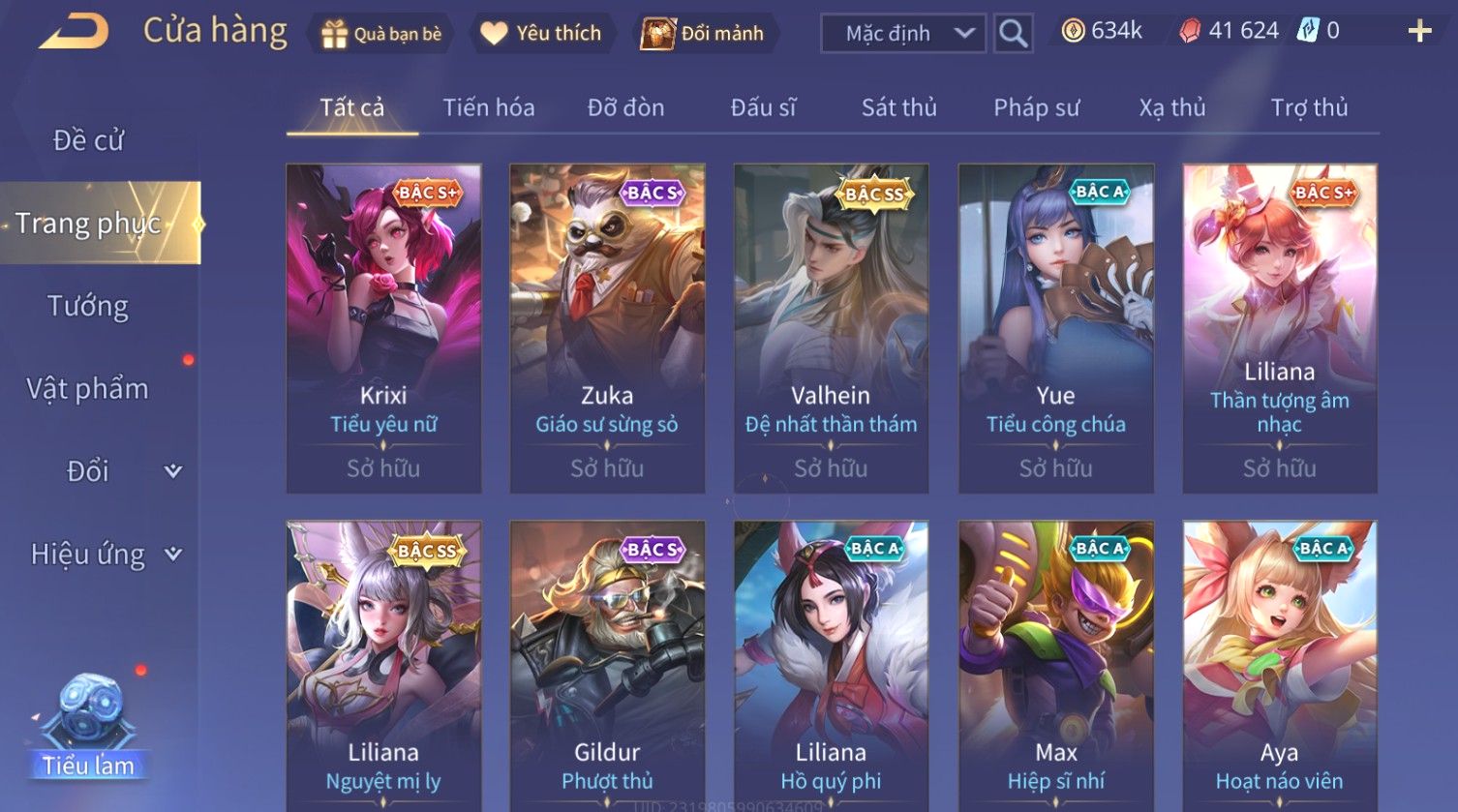Select the Krixi Tiểu yêu nữ skin card
The image size is (1458, 812).
click(x=383, y=328)
